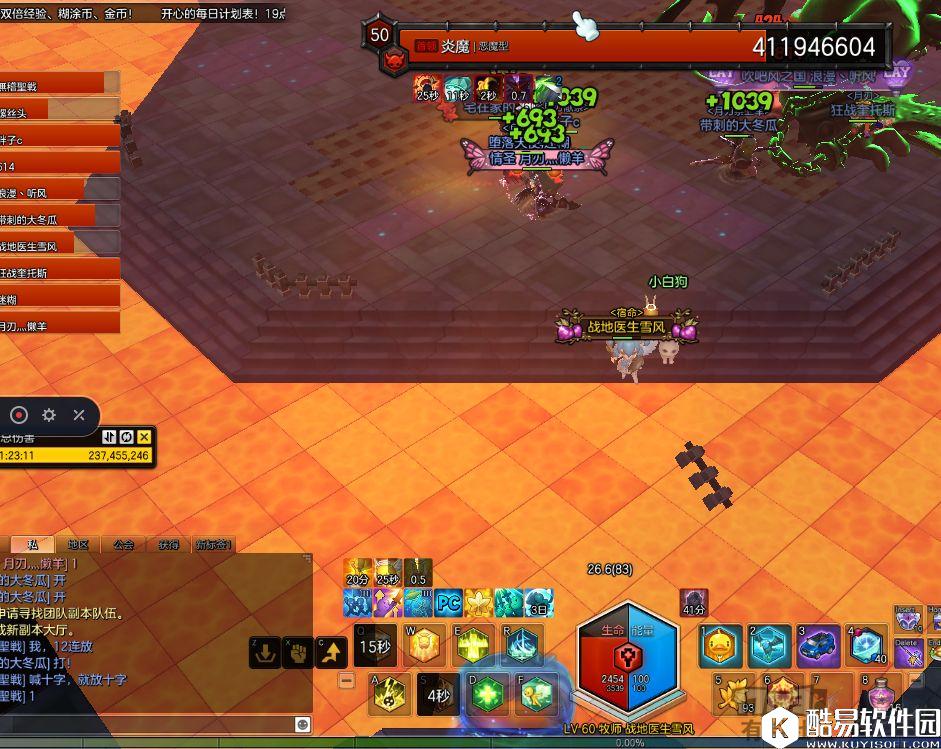Reset the damage meter with refresh button

coord(127,437)
